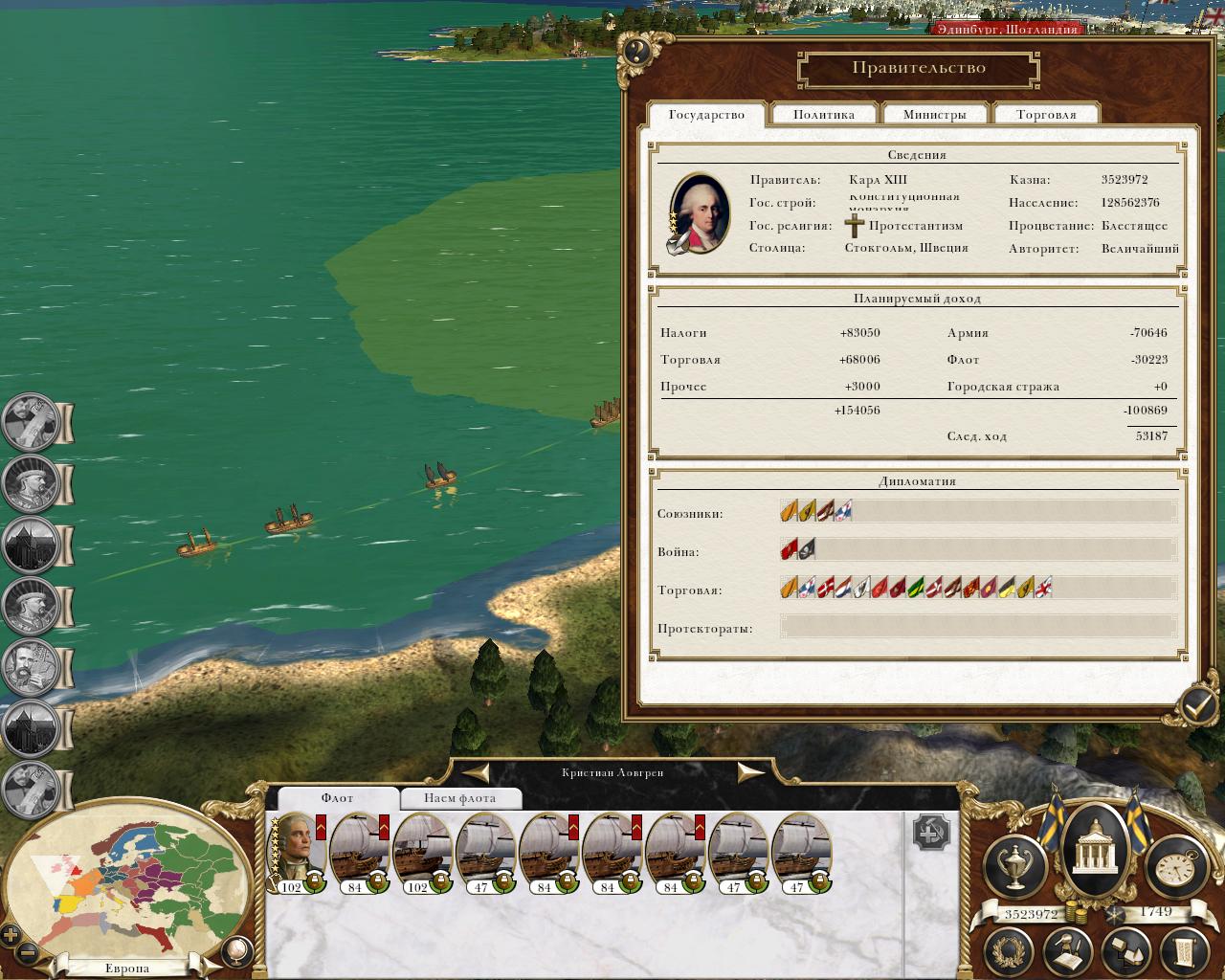Show the Торговая tab
The height and width of the screenshot is (980, 1225).
click(x=1045, y=115)
